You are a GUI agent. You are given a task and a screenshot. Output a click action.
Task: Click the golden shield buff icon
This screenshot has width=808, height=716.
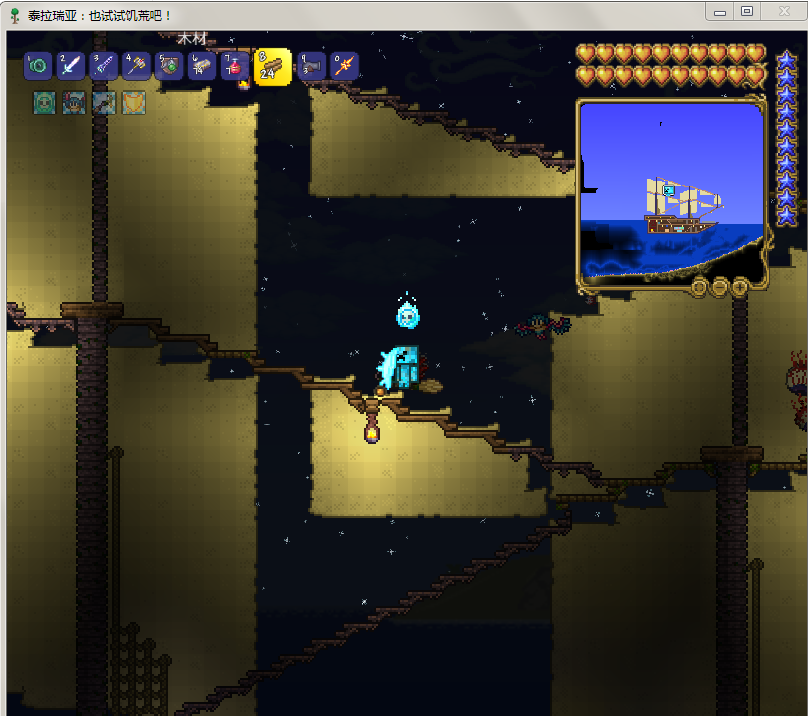point(134,102)
